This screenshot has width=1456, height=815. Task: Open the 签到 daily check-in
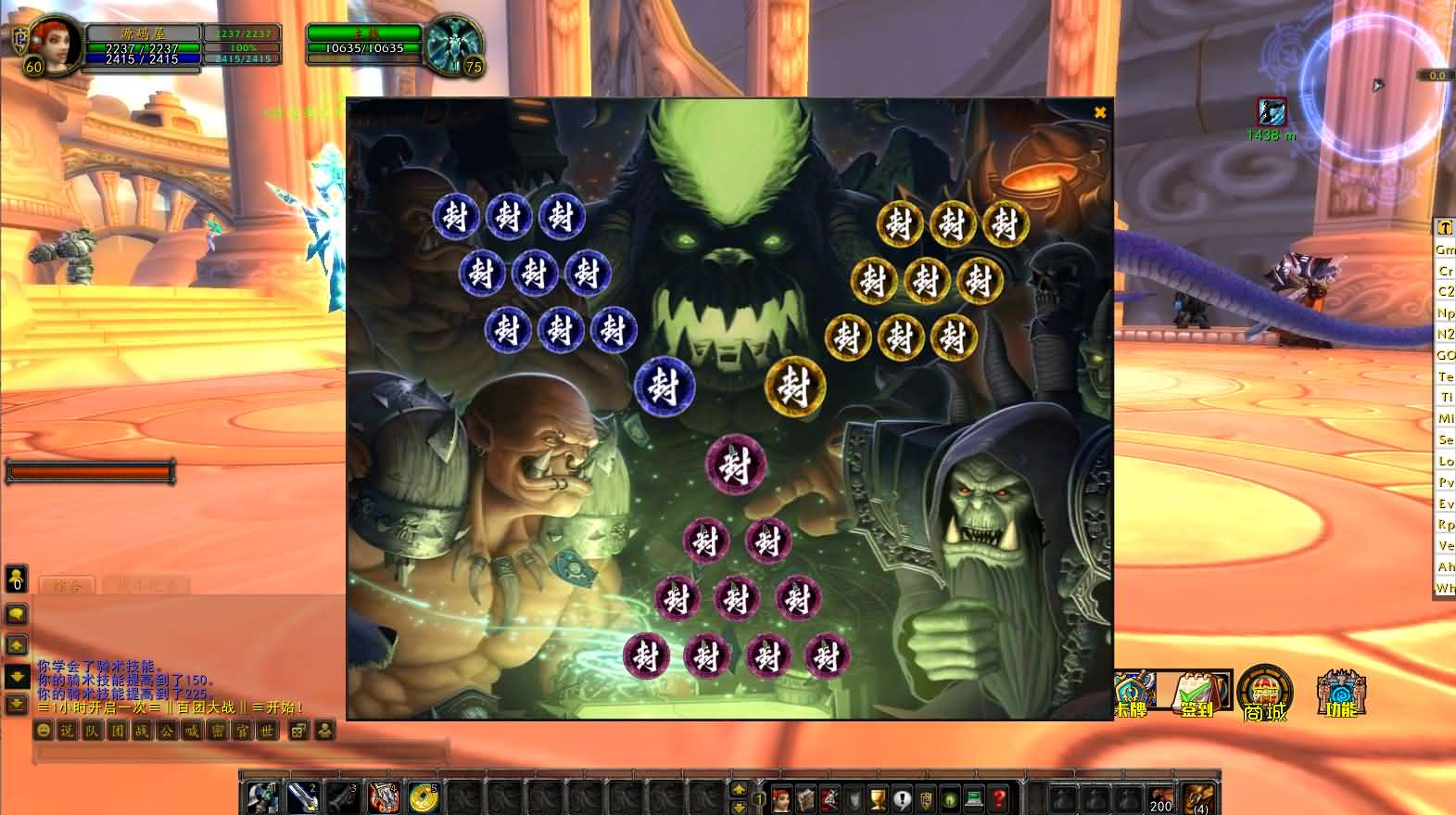1197,694
